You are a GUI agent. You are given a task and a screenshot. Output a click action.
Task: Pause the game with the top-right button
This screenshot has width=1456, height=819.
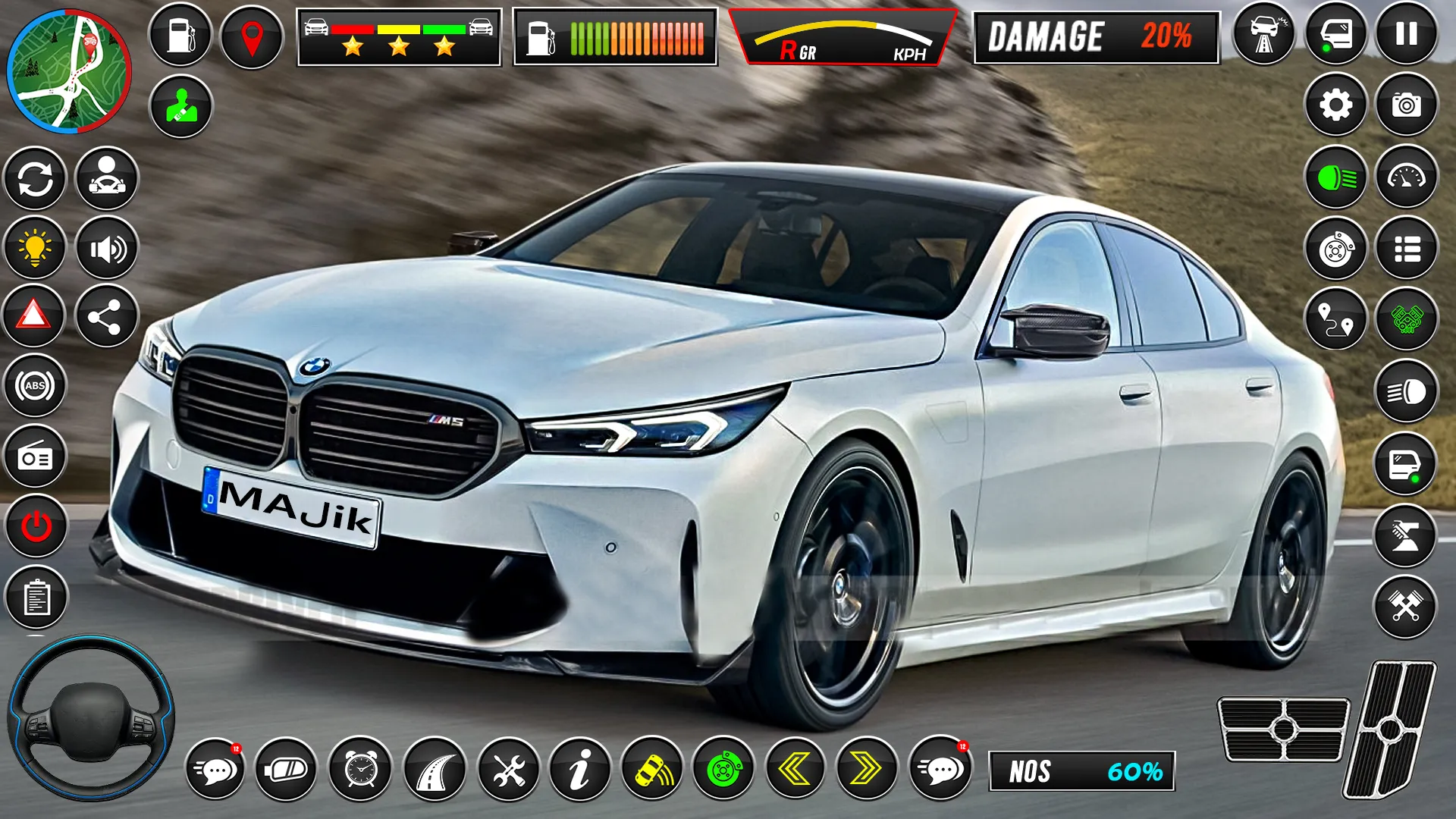[1407, 34]
